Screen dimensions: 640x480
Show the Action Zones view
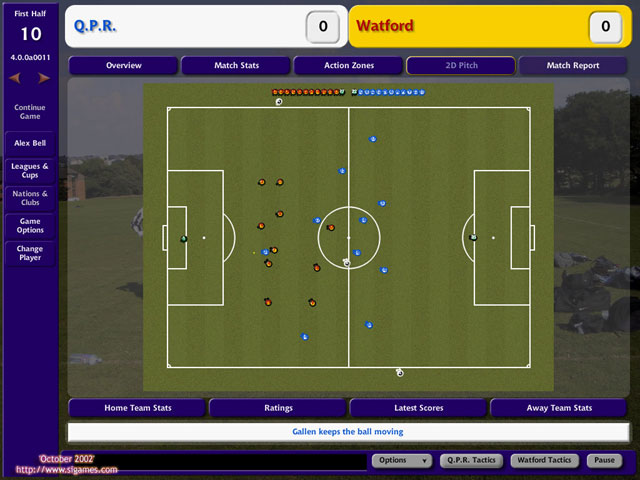coord(348,66)
